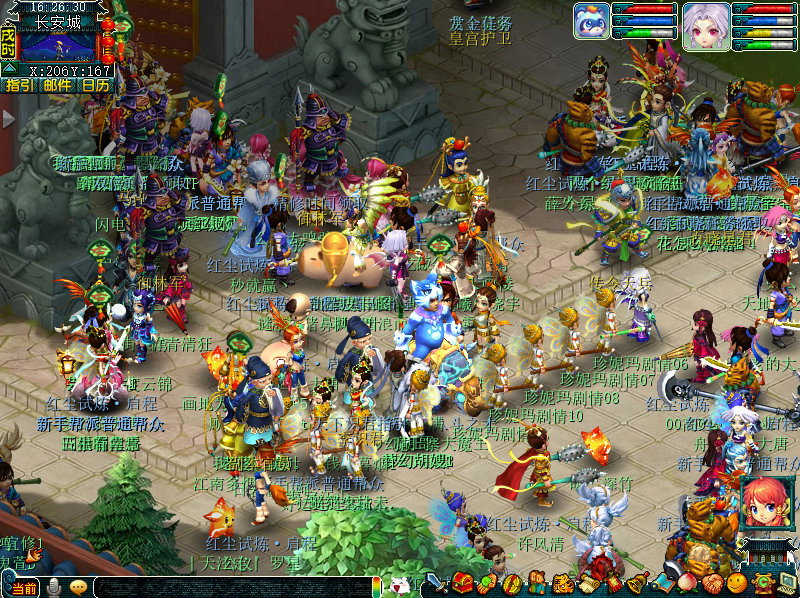Click the 长安城 minimap thumbnail

[58, 47]
